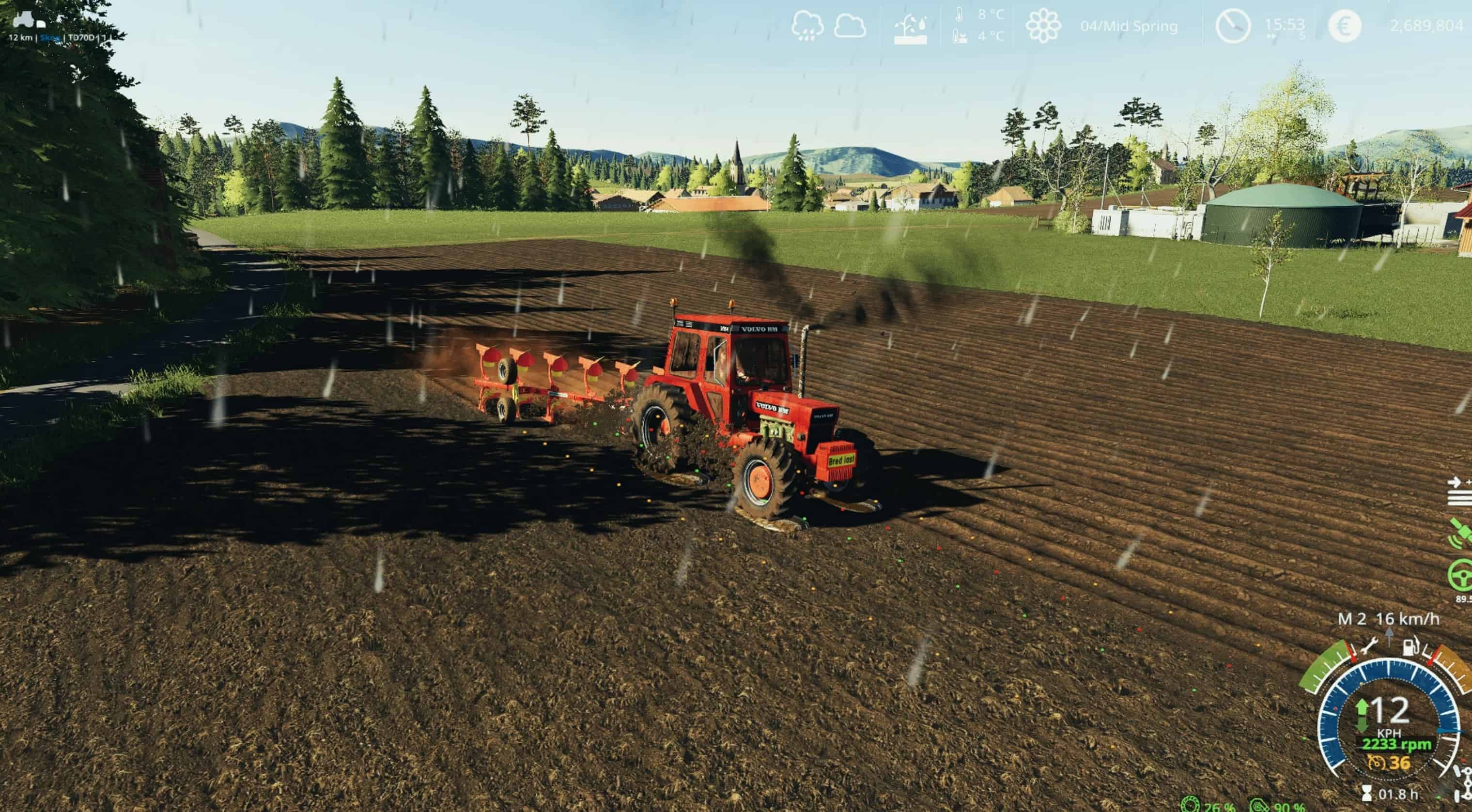Image resolution: width=1472 pixels, height=812 pixels.
Task: Toggle the yellow cruise control icon
Action: (1376, 762)
